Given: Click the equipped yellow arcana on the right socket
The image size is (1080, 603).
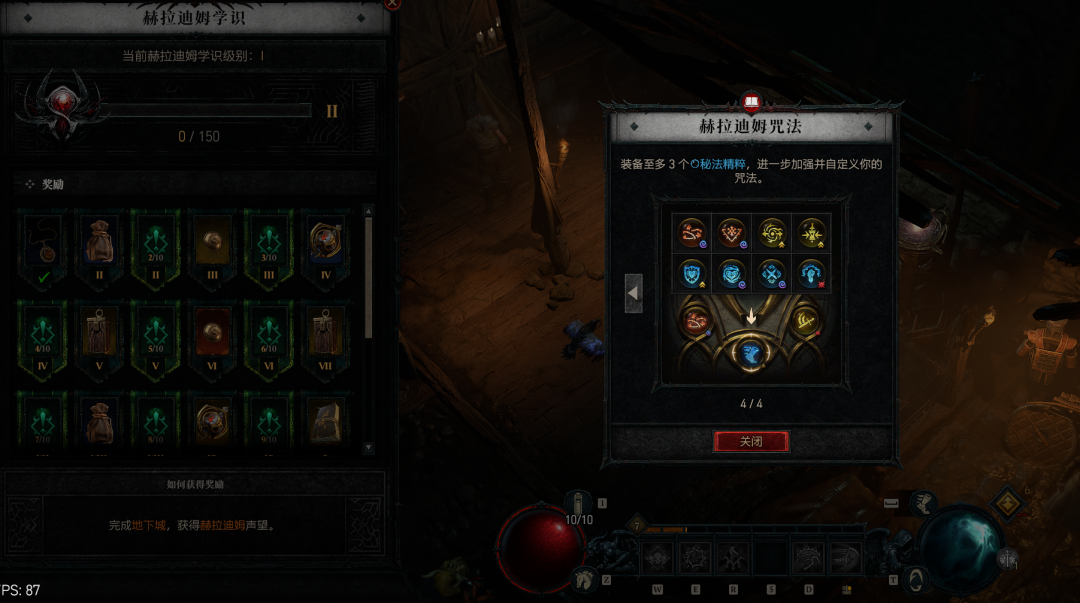Looking at the screenshot, I should [x=805, y=321].
